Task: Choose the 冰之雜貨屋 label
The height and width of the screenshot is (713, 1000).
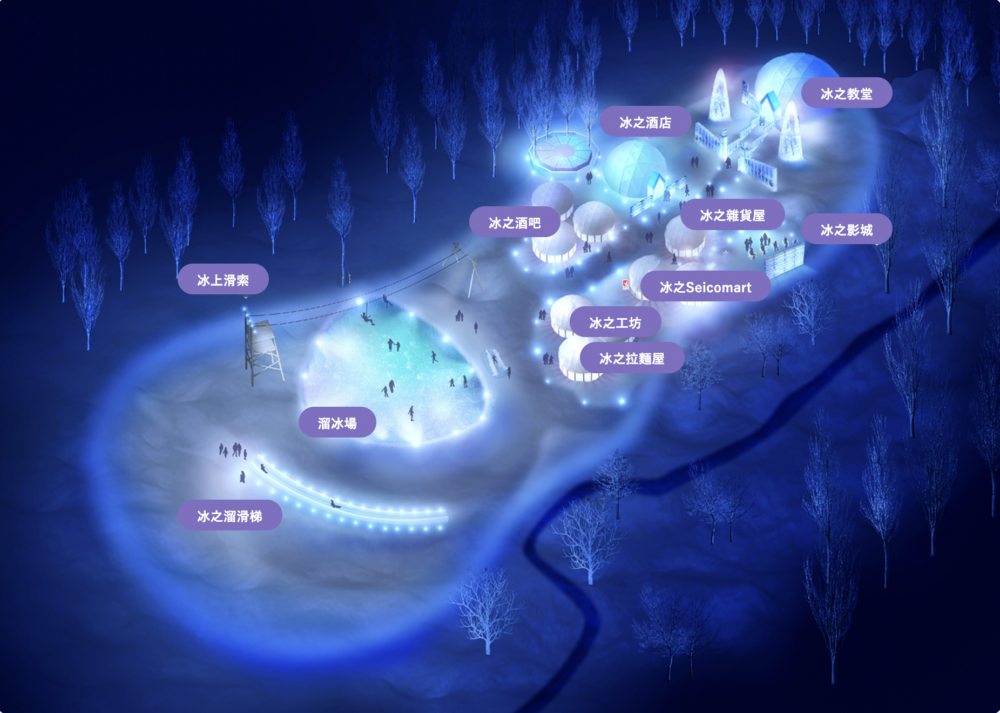Action: click(732, 215)
